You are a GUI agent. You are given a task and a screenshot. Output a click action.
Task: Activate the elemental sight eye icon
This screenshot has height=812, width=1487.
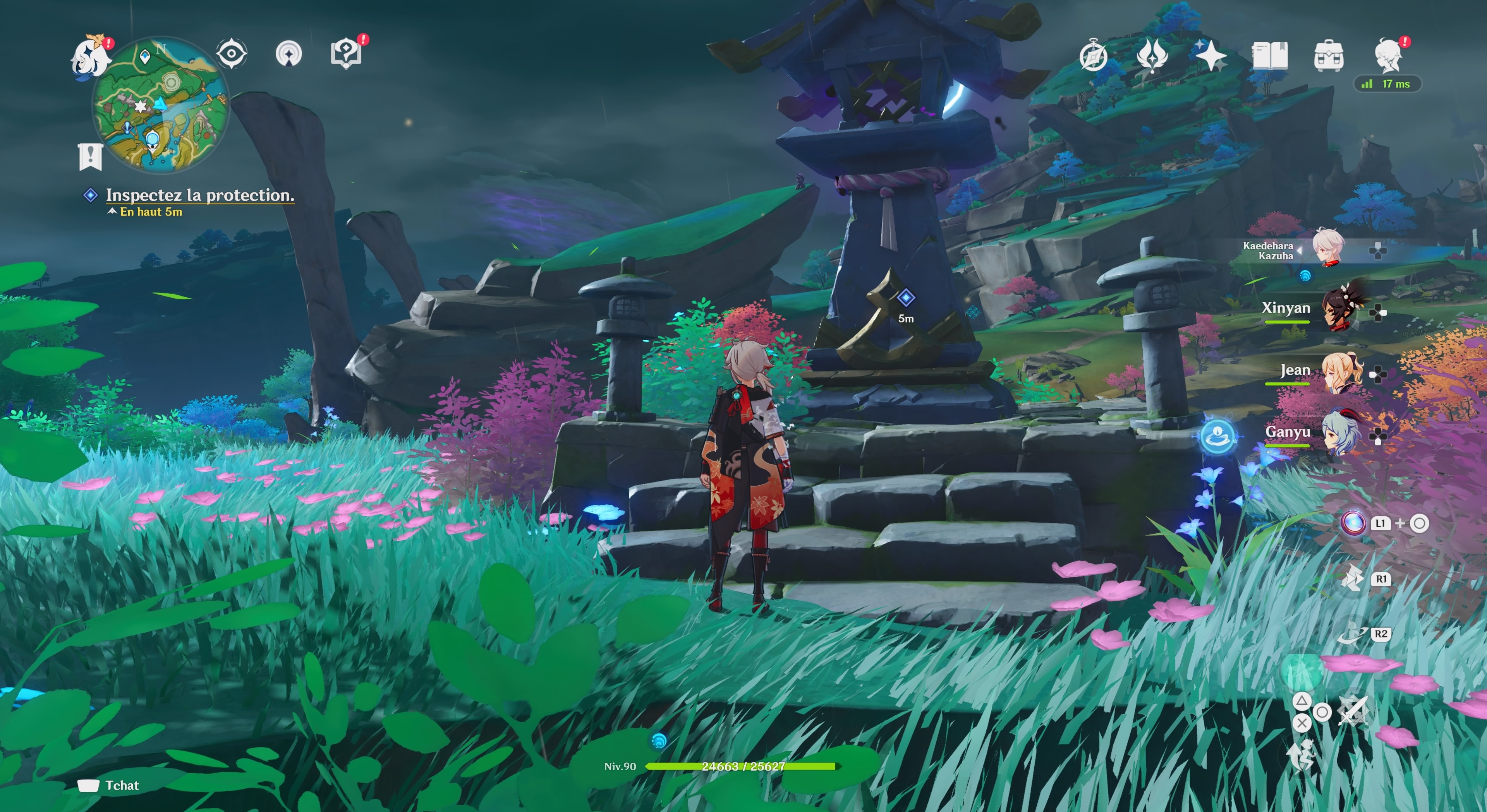(x=232, y=54)
